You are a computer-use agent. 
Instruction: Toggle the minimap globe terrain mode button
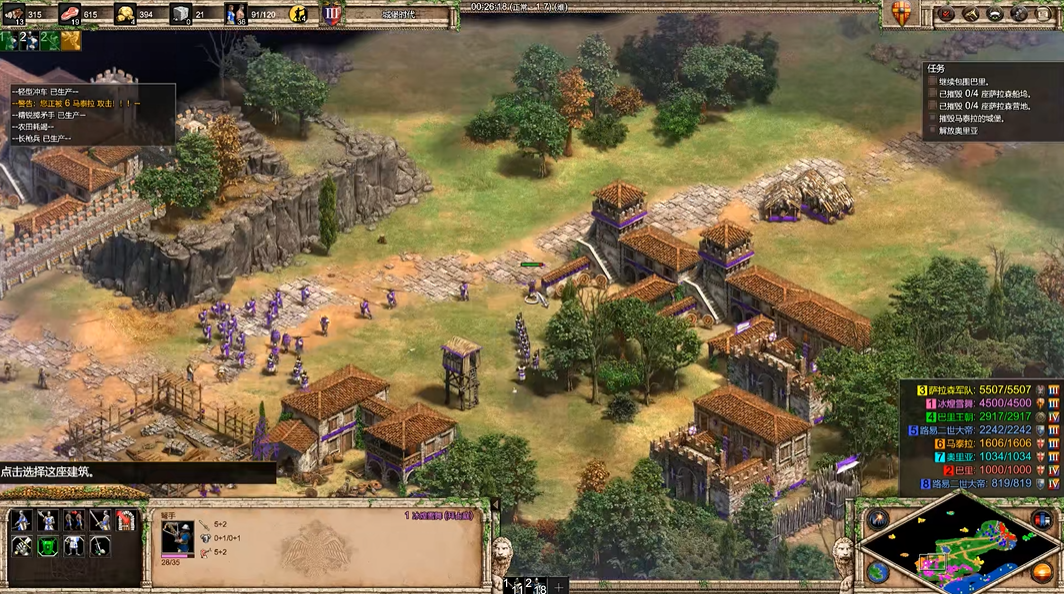[878, 572]
